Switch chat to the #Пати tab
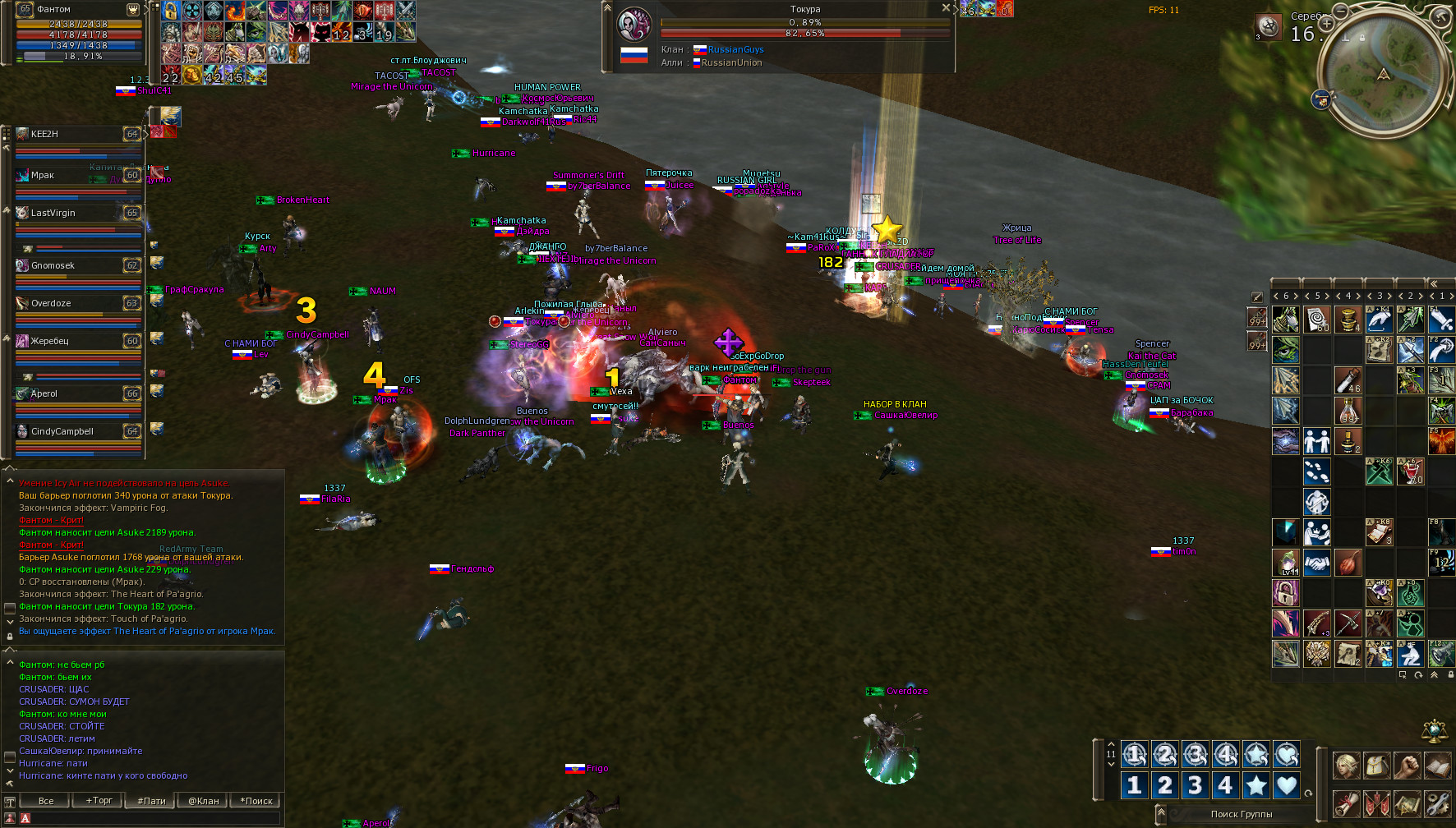 click(151, 800)
